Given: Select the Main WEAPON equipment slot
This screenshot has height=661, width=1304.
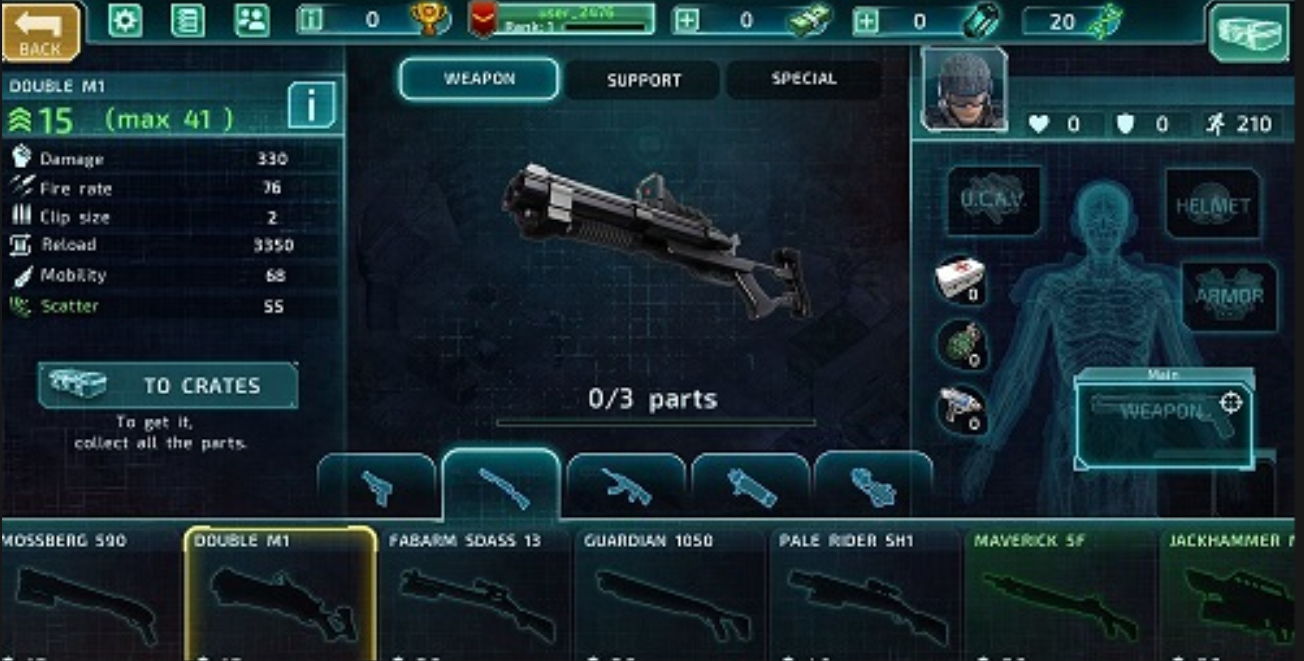Looking at the screenshot, I should pyautogui.click(x=1163, y=419).
